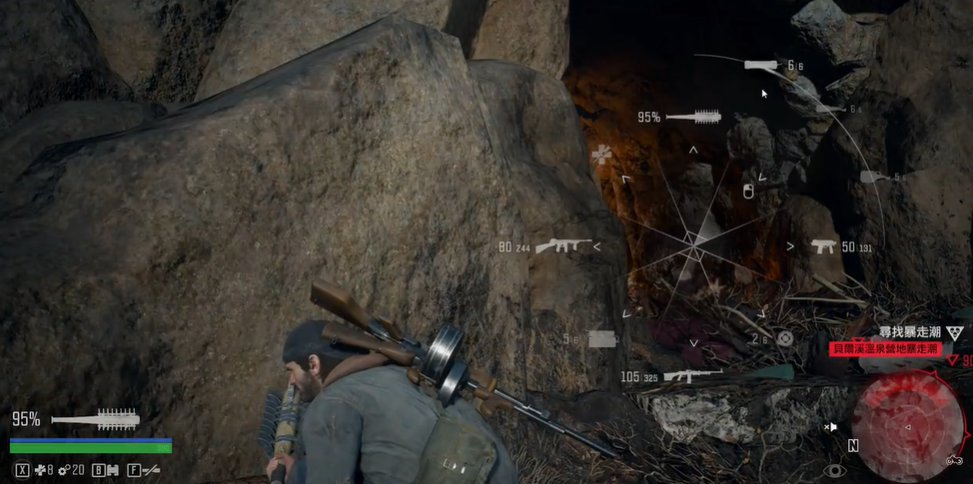Select the sidearm pistol with 50 ammo

click(823, 246)
